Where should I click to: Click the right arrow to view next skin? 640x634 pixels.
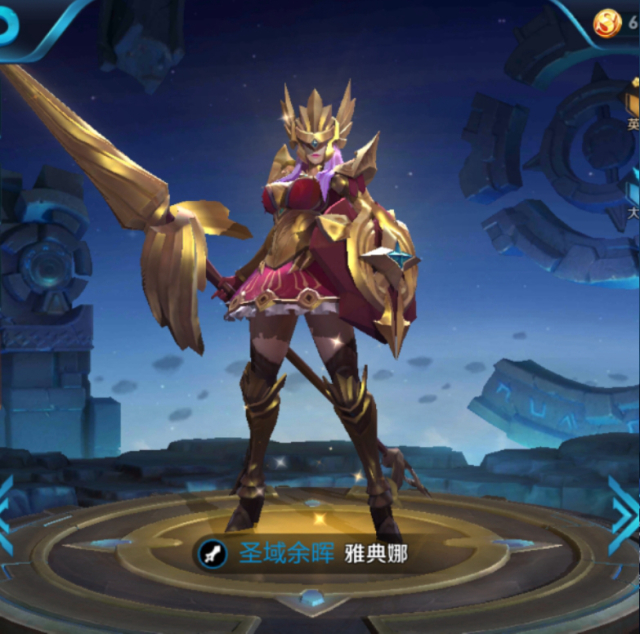pos(624,515)
